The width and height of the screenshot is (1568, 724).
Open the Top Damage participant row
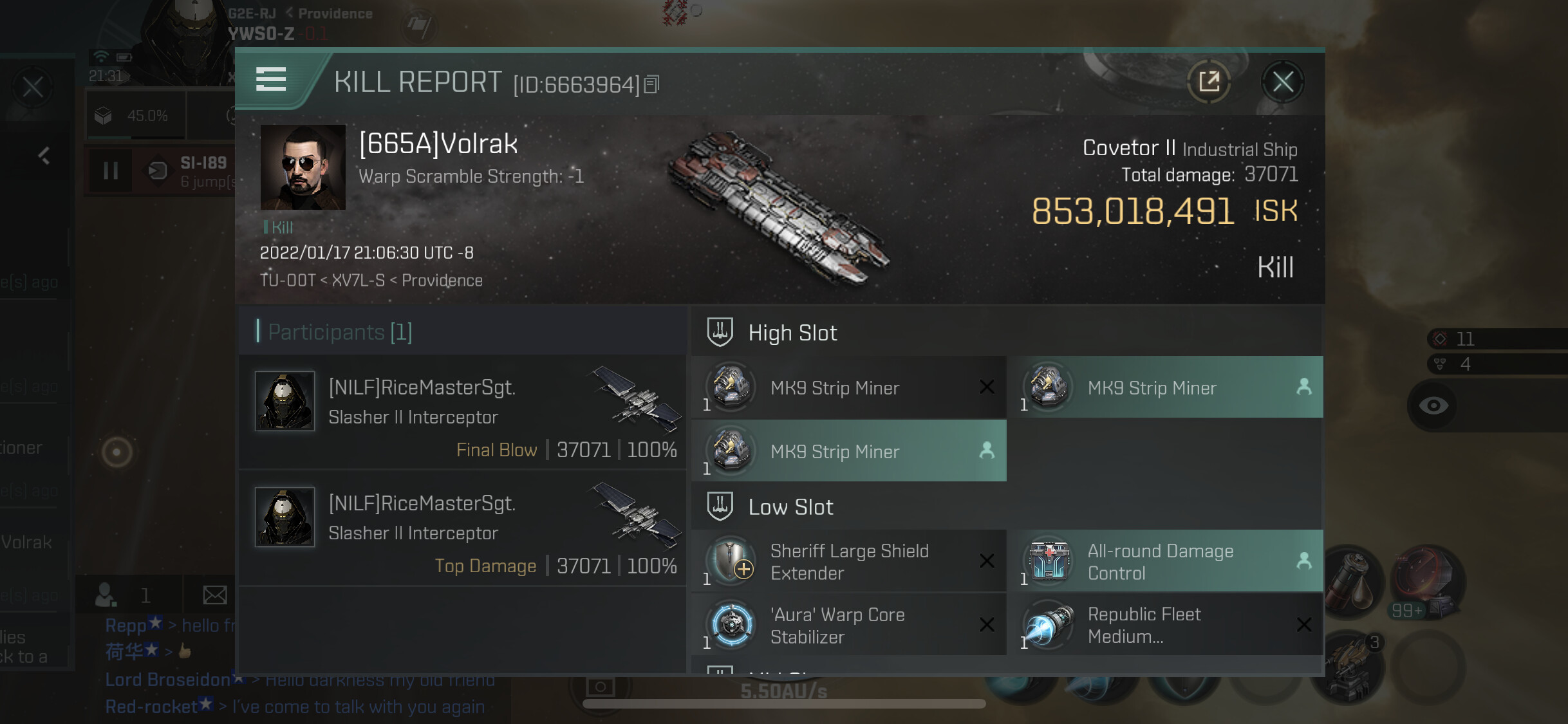click(x=462, y=528)
